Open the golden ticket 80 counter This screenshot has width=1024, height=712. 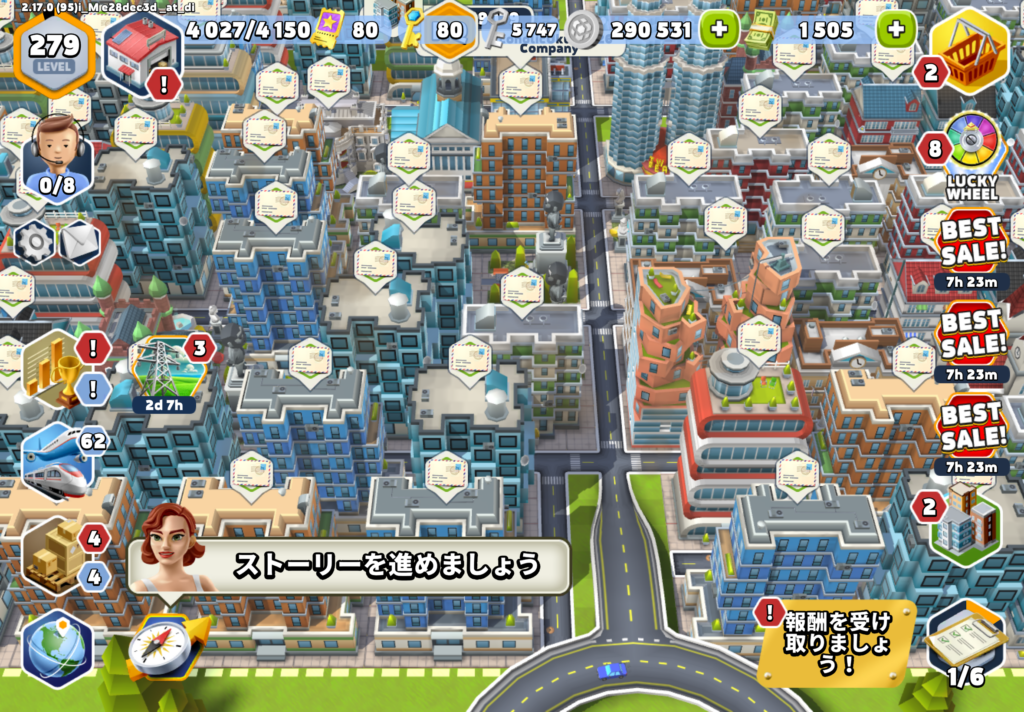(345, 30)
